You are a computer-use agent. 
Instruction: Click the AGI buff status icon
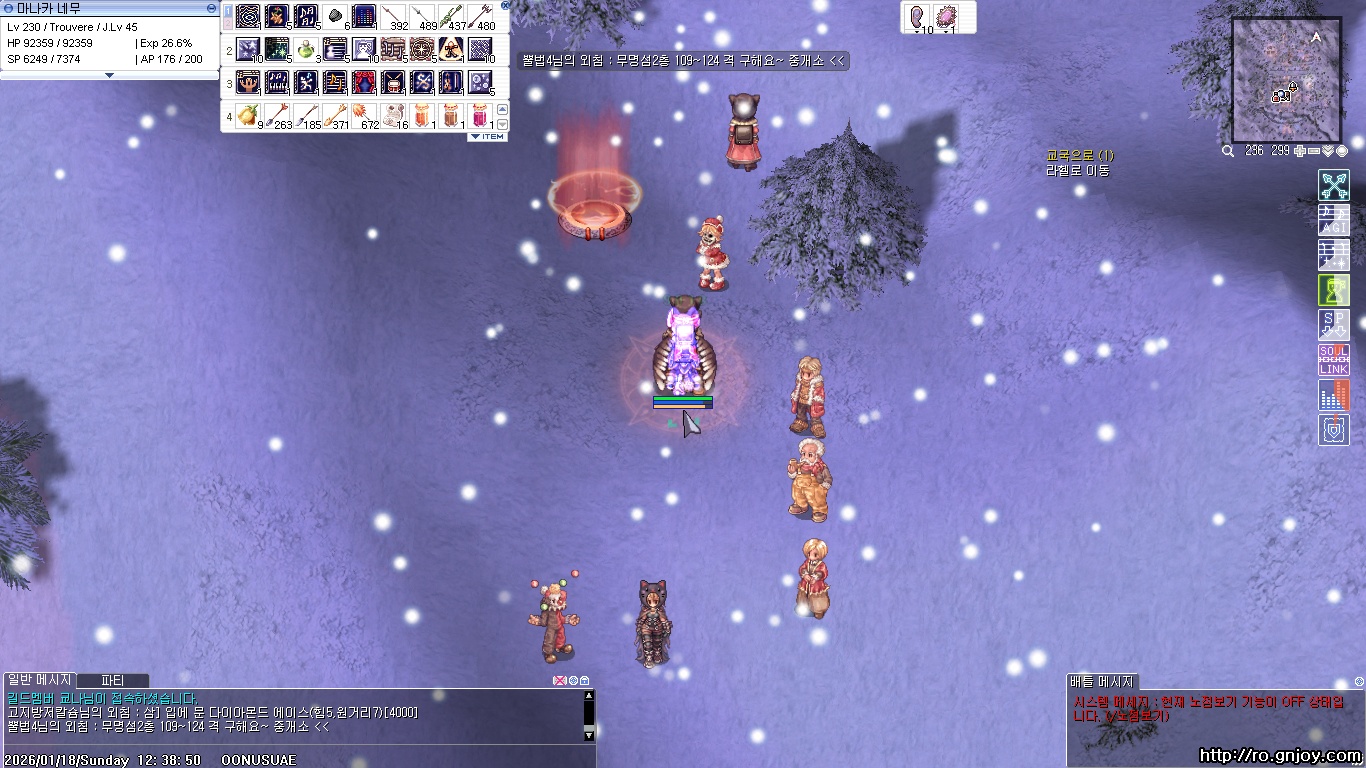pos(1333,220)
